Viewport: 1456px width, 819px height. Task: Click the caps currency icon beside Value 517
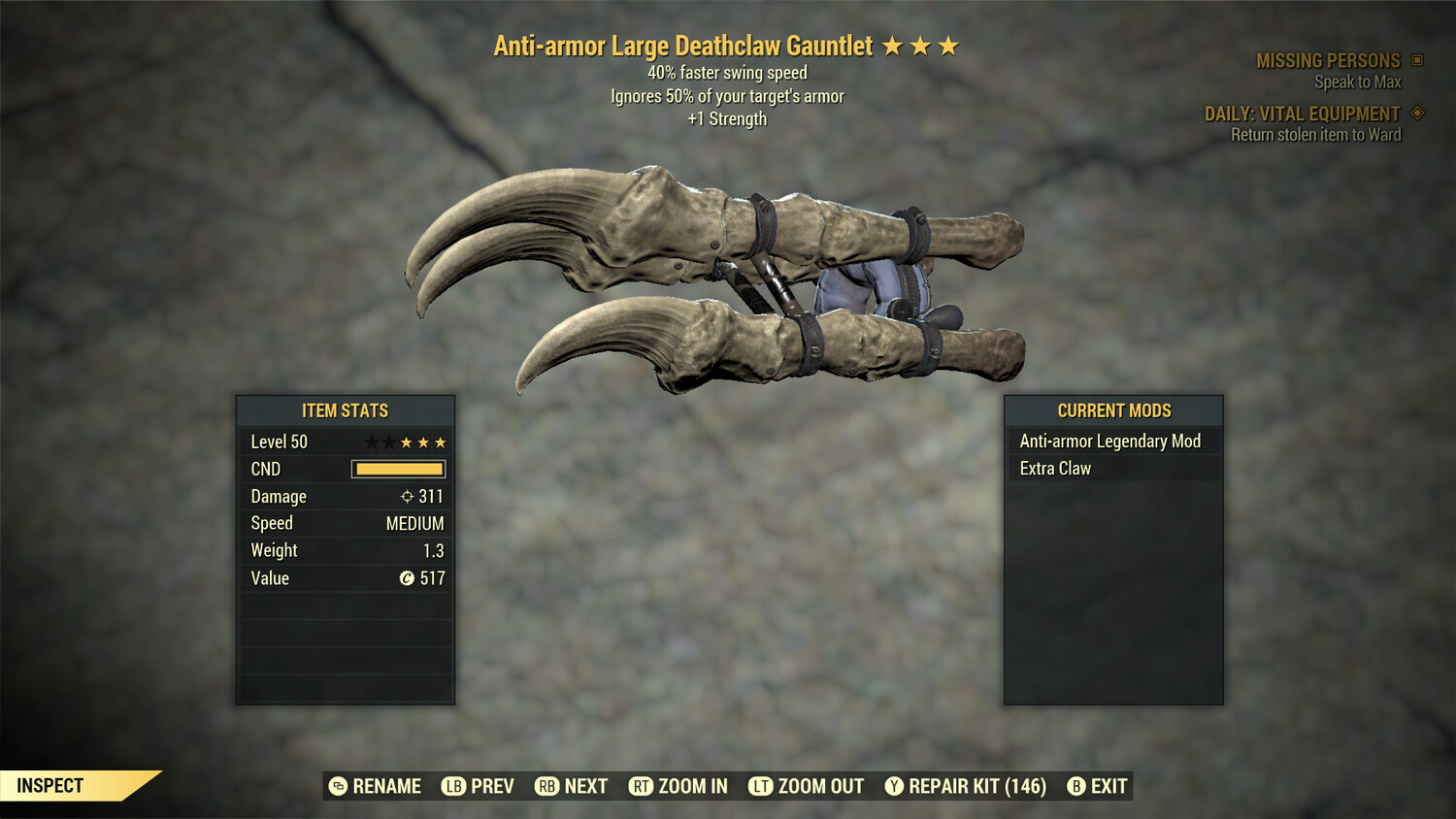coord(406,578)
